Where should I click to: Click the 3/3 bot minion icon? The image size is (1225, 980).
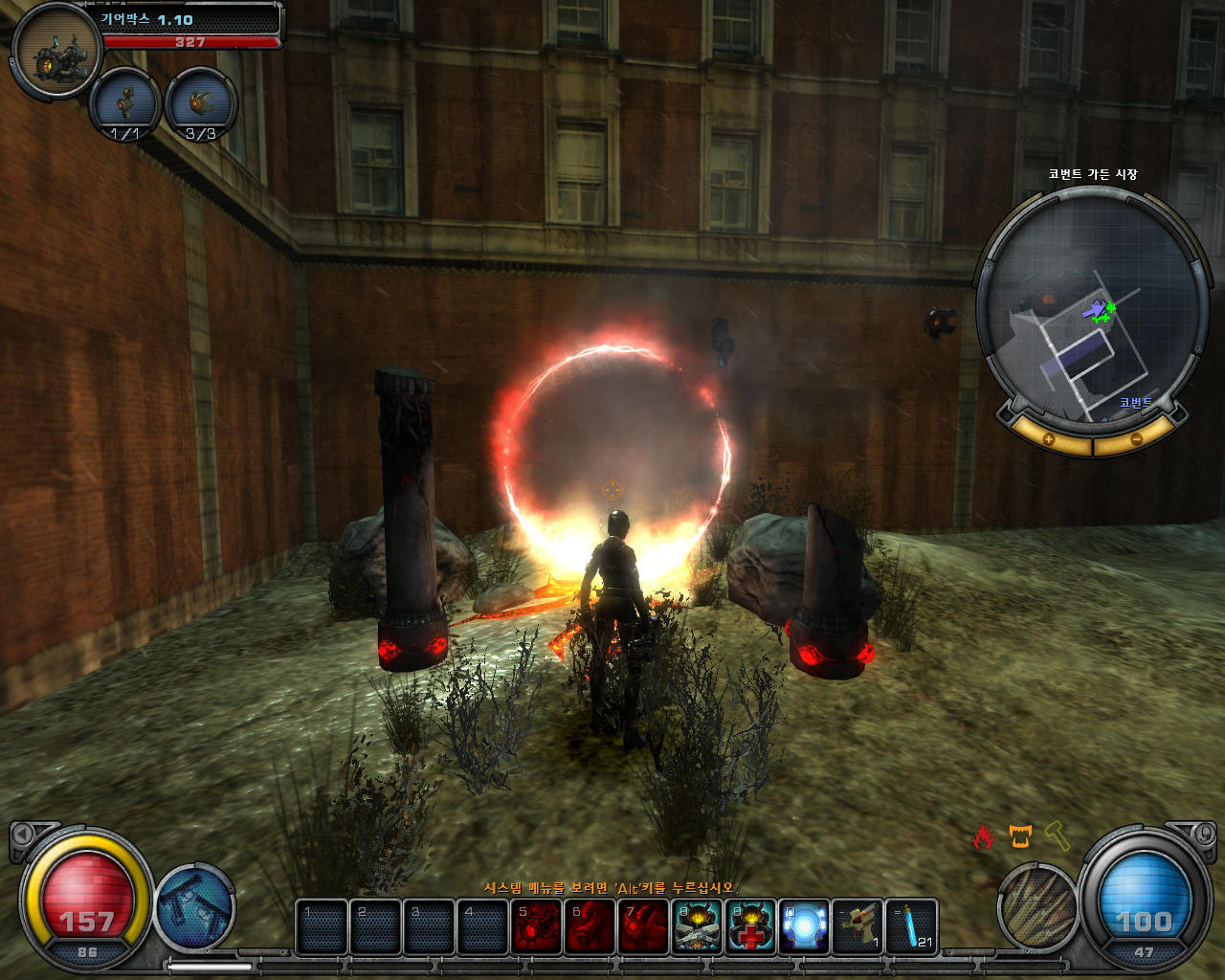click(201, 103)
